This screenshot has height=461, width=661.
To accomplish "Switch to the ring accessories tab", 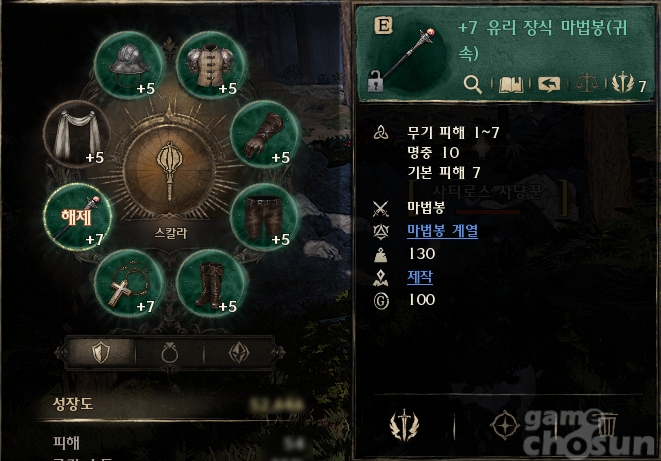I will pyautogui.click(x=169, y=353).
